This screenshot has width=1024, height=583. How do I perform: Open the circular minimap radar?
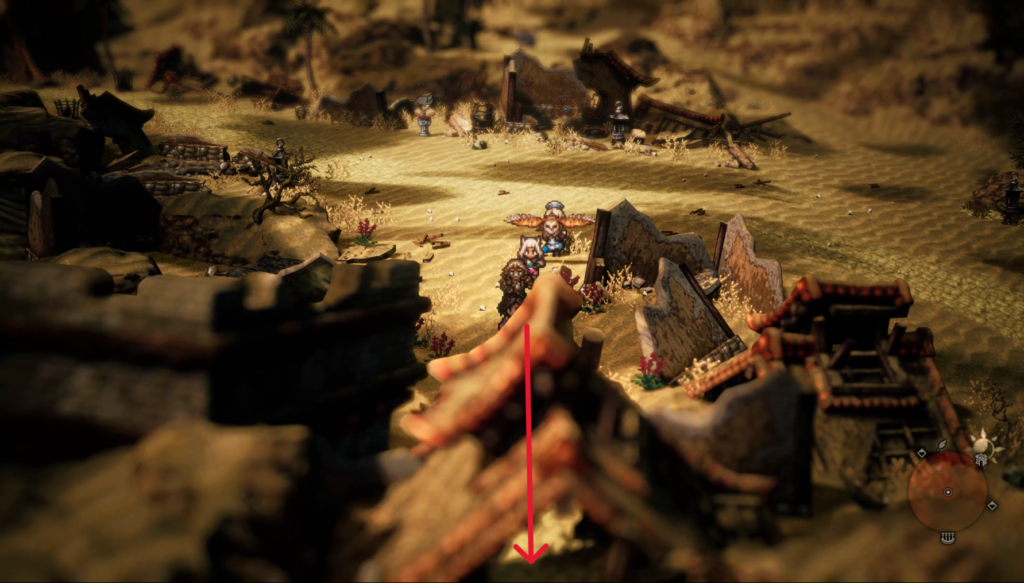[947, 493]
